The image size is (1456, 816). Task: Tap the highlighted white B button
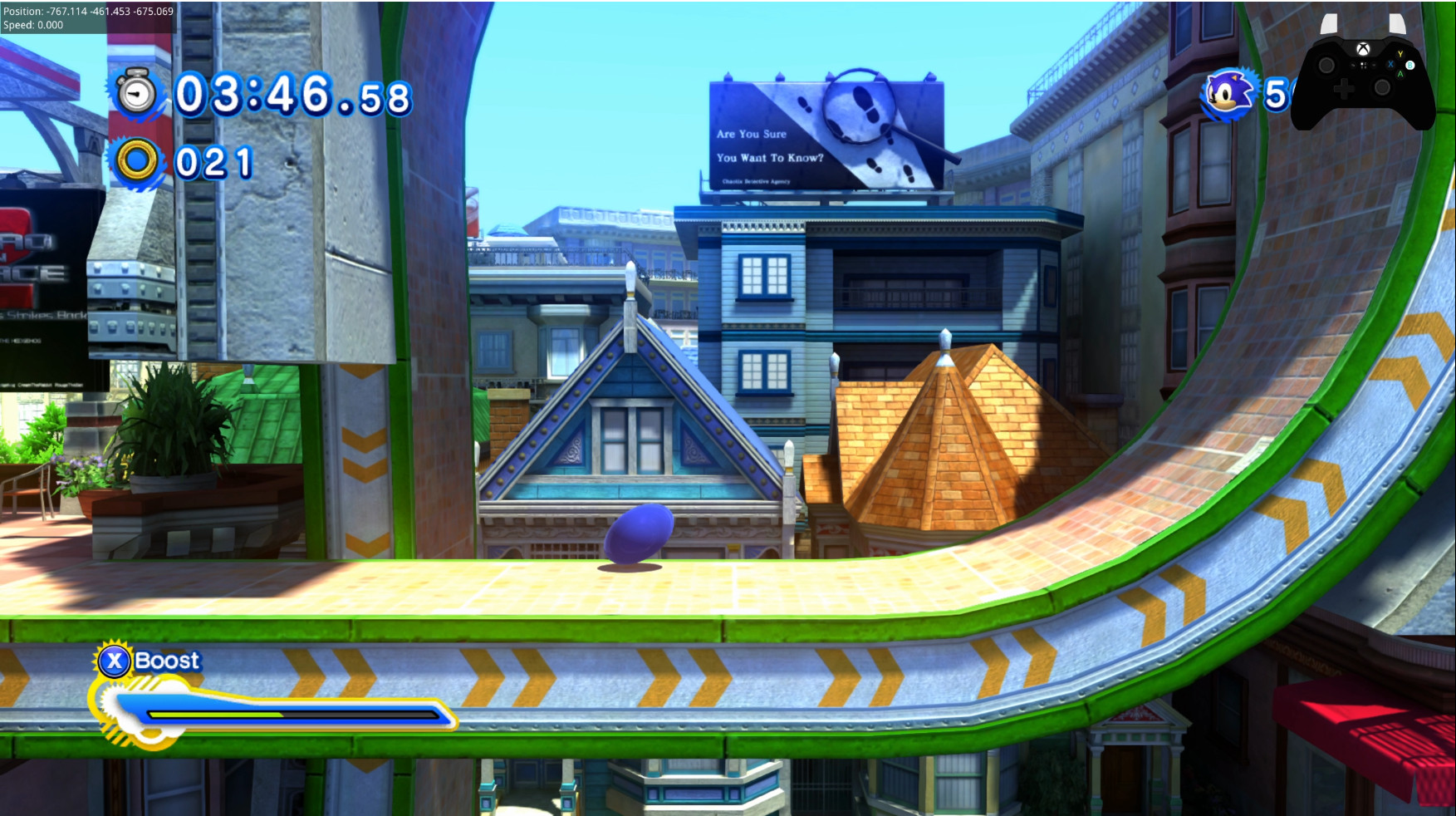click(1410, 66)
